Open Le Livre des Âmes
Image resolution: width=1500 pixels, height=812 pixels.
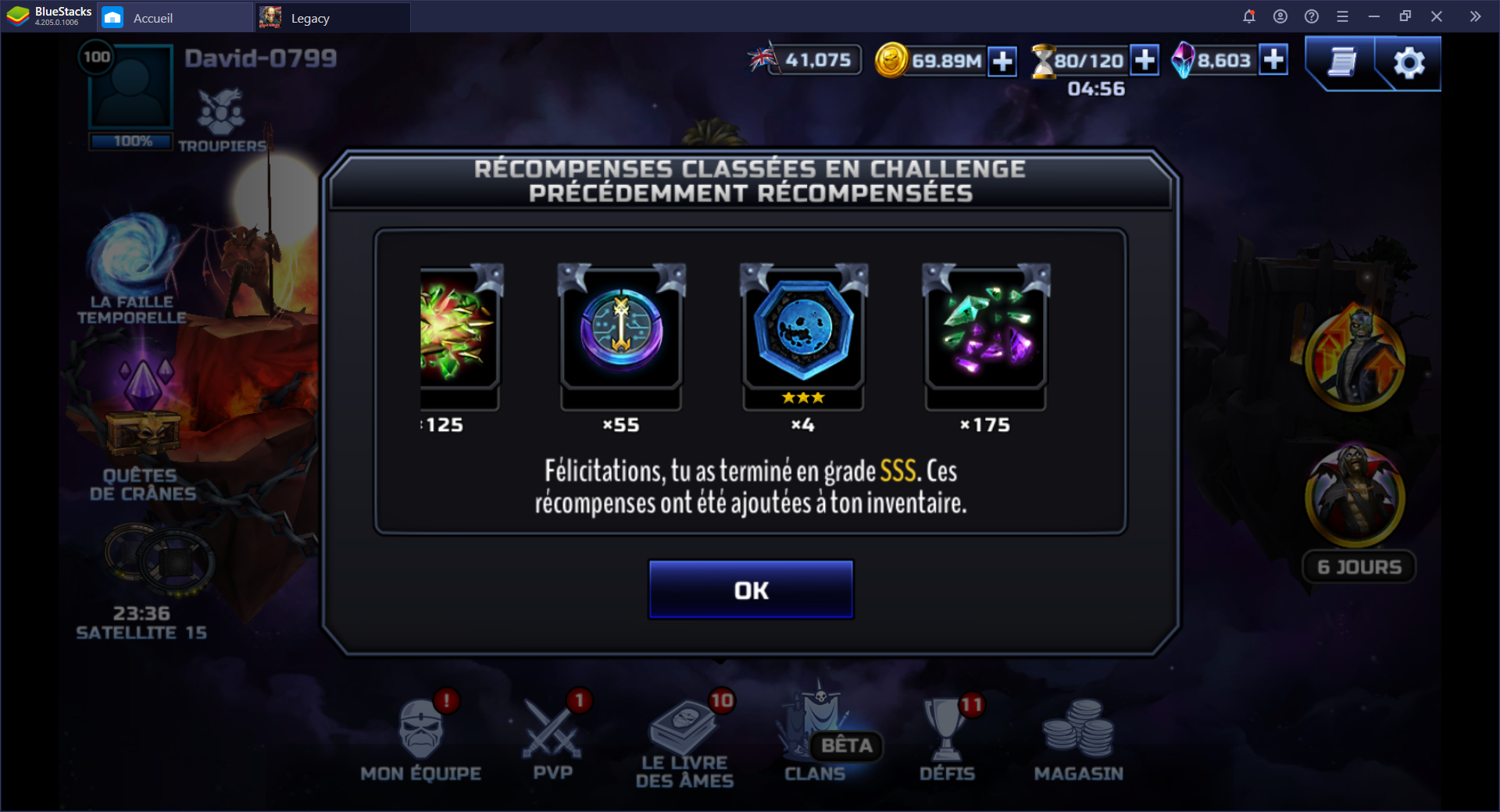click(x=685, y=742)
